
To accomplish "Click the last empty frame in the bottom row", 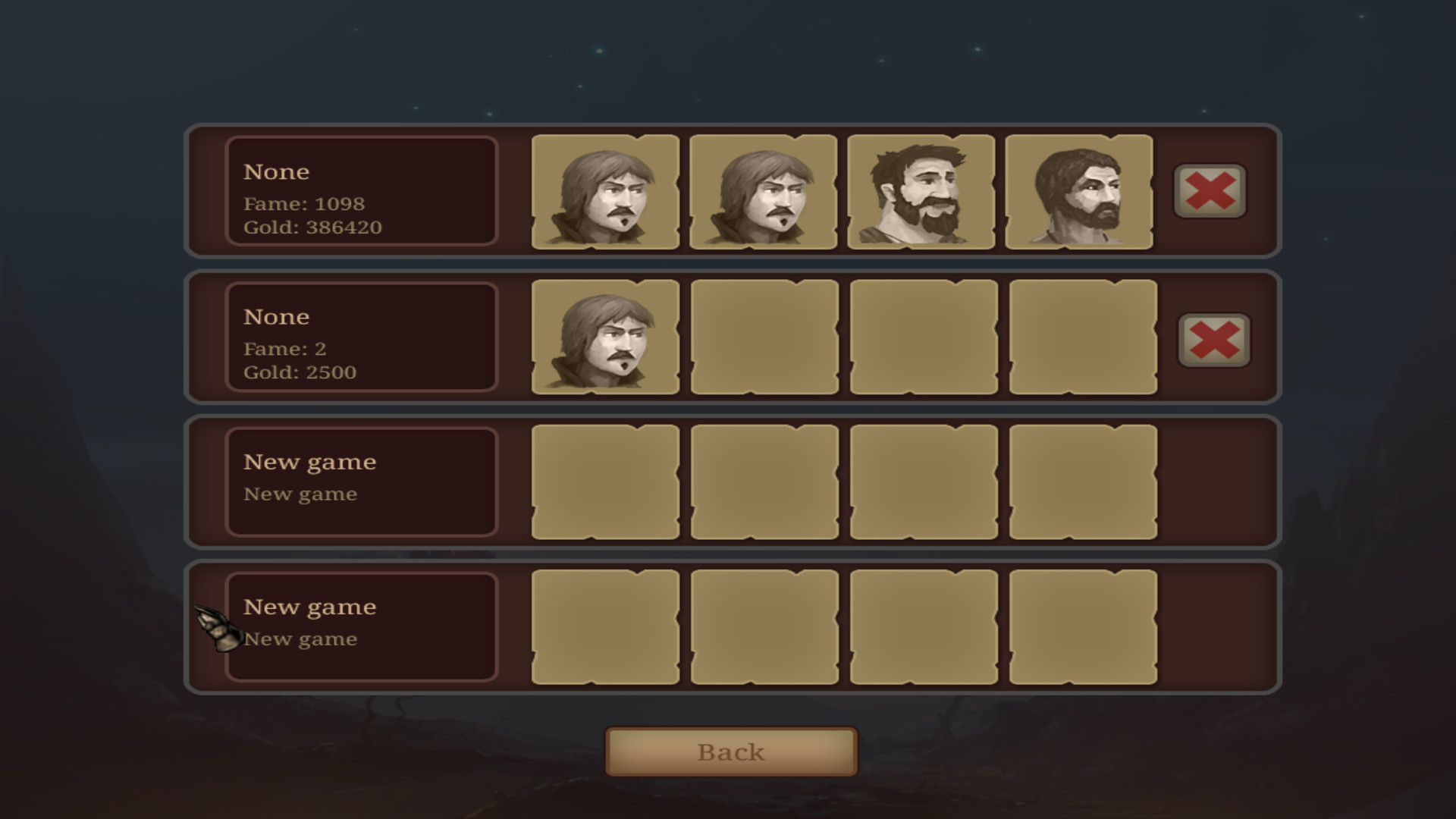I will pos(1083,627).
